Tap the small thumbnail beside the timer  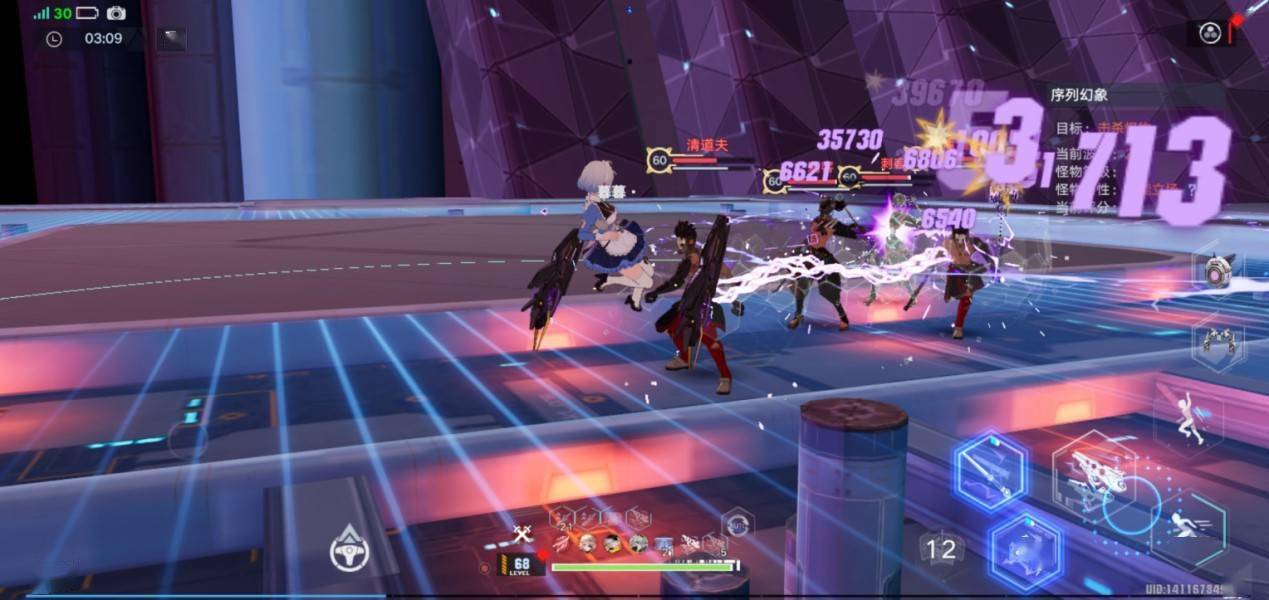[x=171, y=39]
